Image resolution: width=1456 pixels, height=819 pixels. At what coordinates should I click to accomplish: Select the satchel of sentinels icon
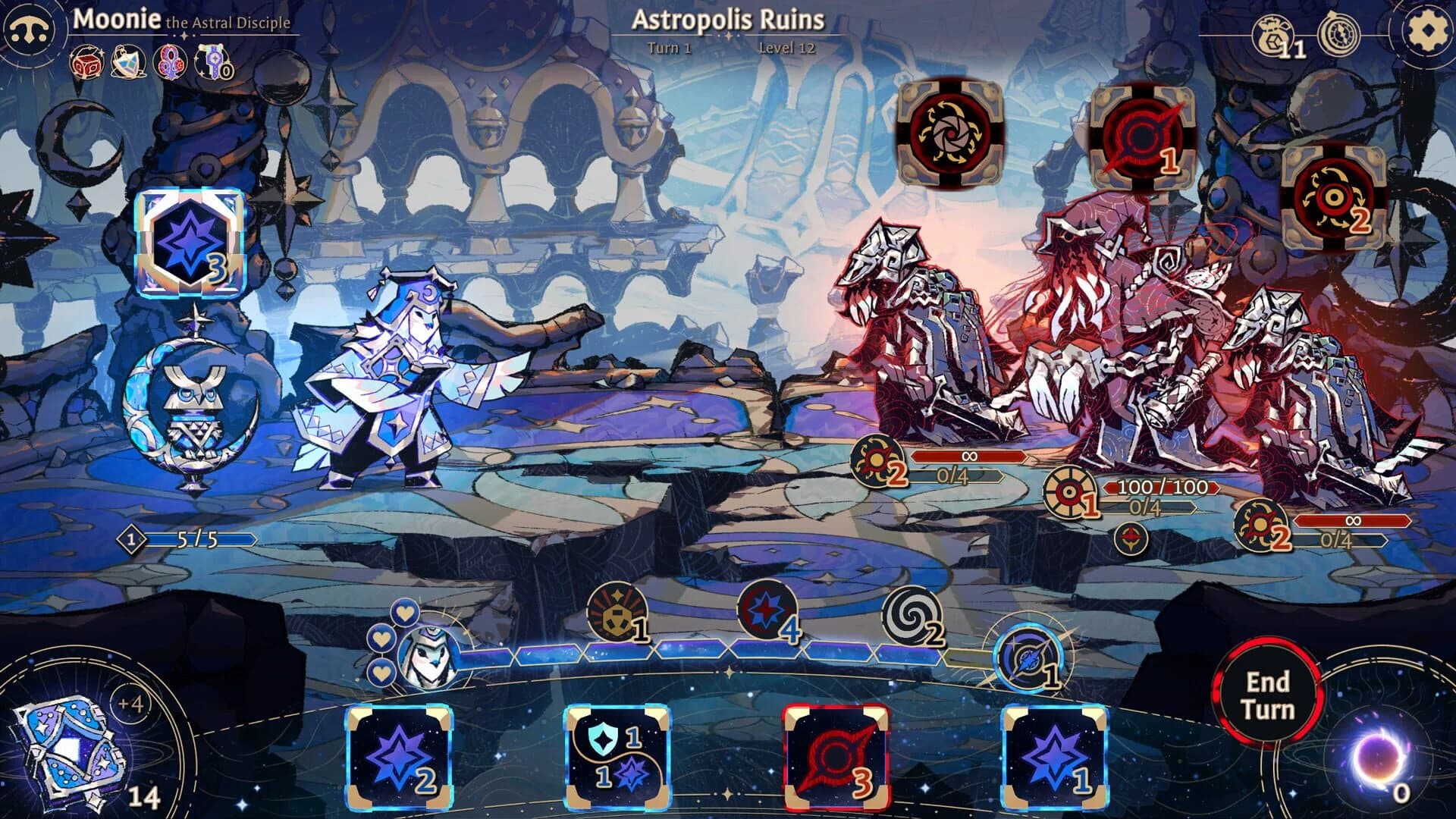[x=126, y=65]
